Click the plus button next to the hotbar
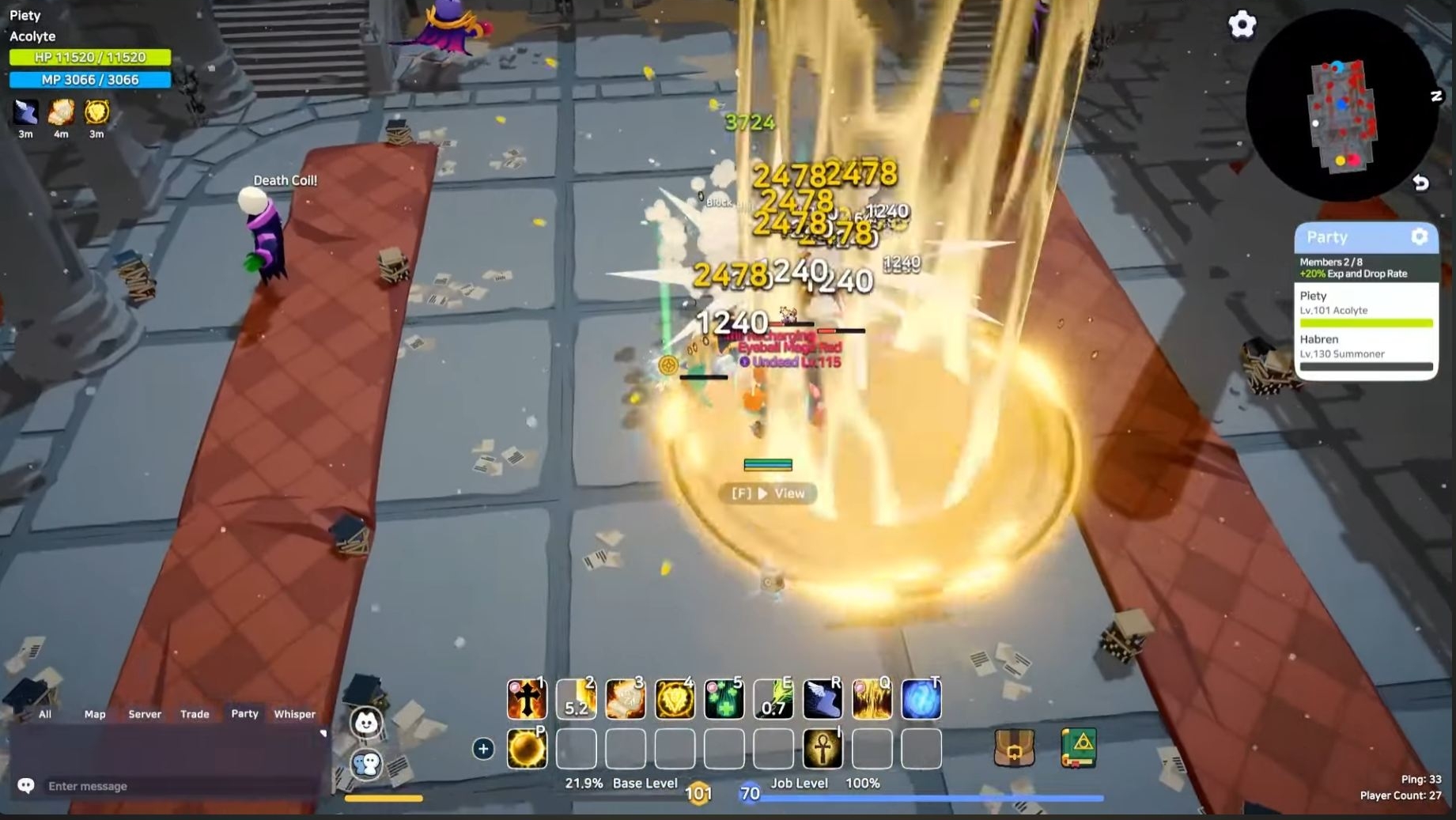This screenshot has height=820, width=1456. 483,749
